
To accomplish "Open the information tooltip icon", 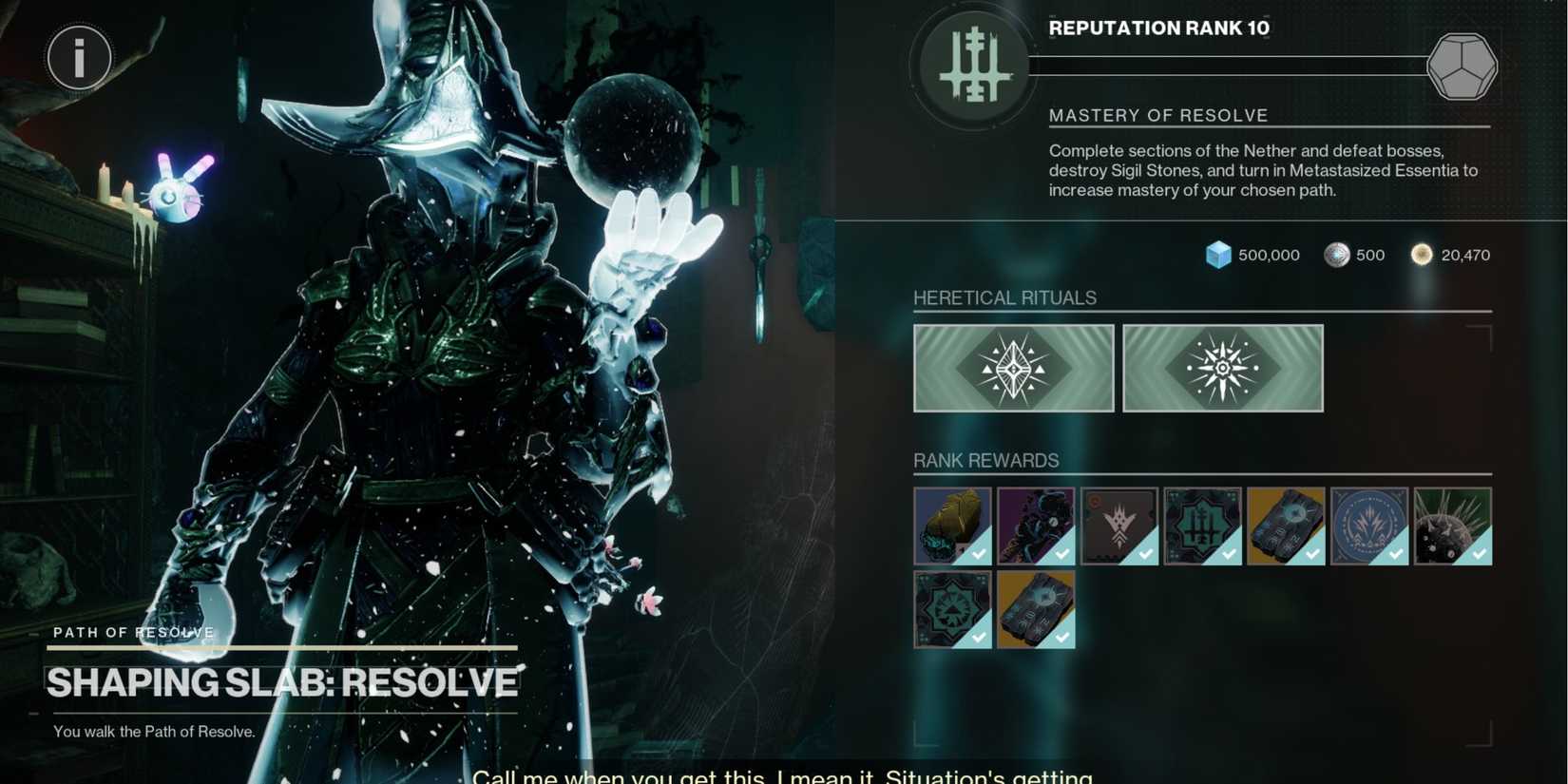I will coord(78,57).
